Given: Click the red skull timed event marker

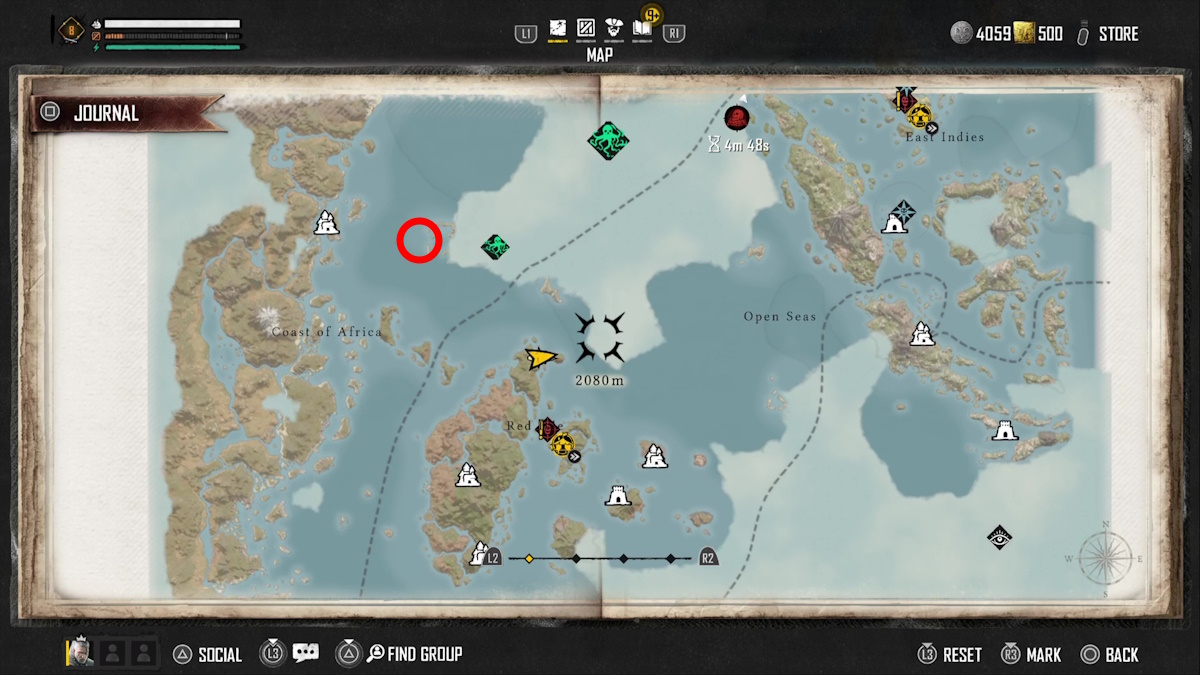Looking at the screenshot, I should click(x=737, y=118).
